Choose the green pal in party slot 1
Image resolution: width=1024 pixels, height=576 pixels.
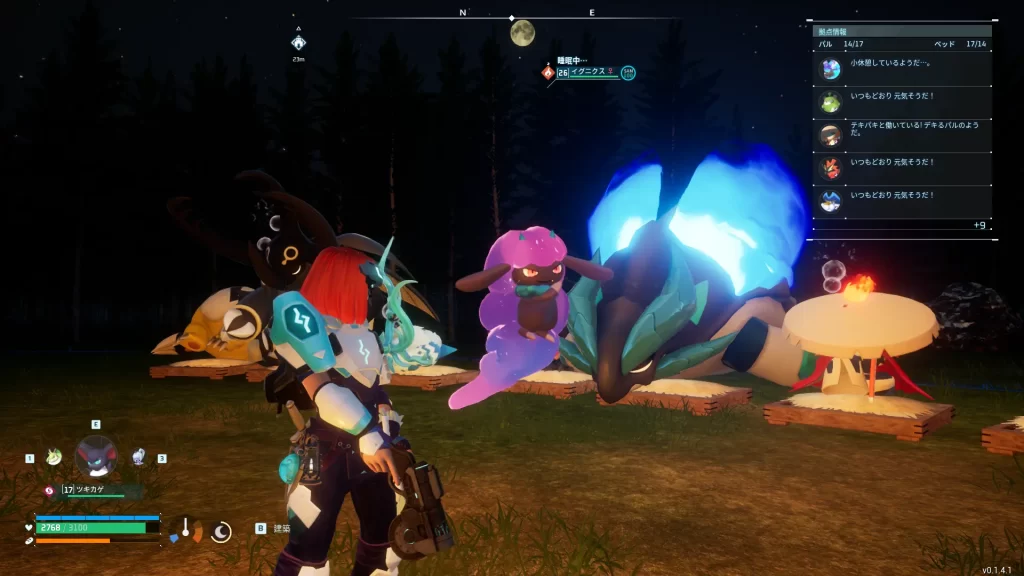pyautogui.click(x=53, y=457)
